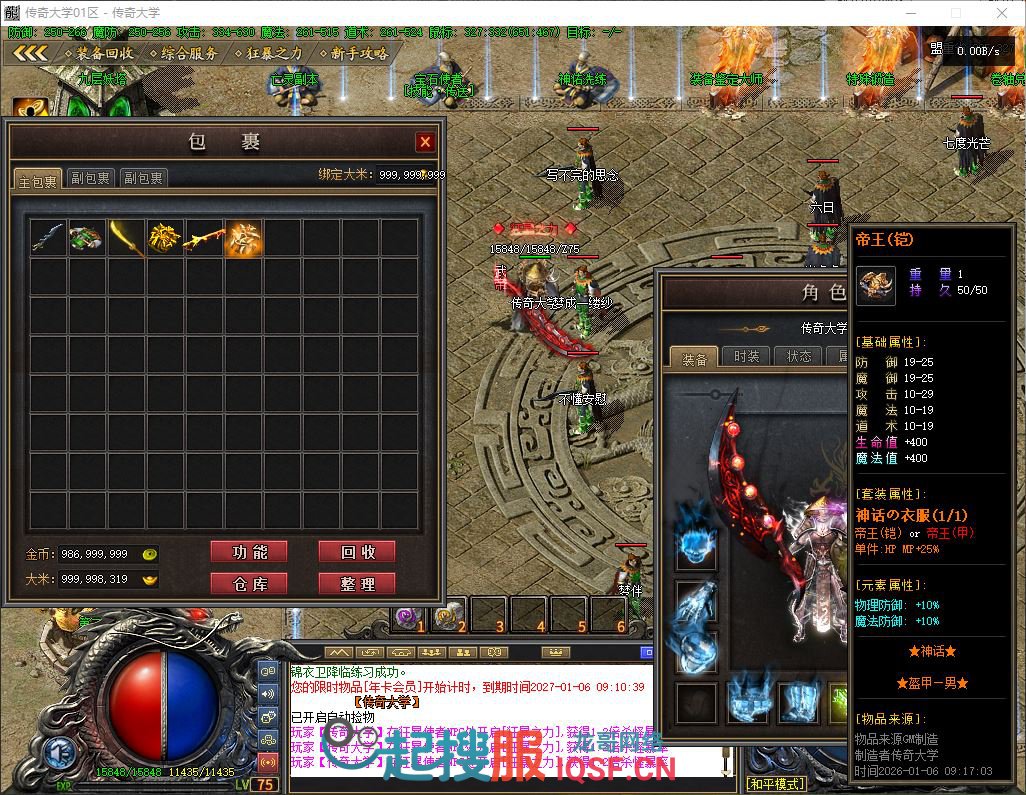This screenshot has width=1026, height=795.
Task: Switch to the 状态 tab in the character panel
Action: pyautogui.click(x=799, y=356)
